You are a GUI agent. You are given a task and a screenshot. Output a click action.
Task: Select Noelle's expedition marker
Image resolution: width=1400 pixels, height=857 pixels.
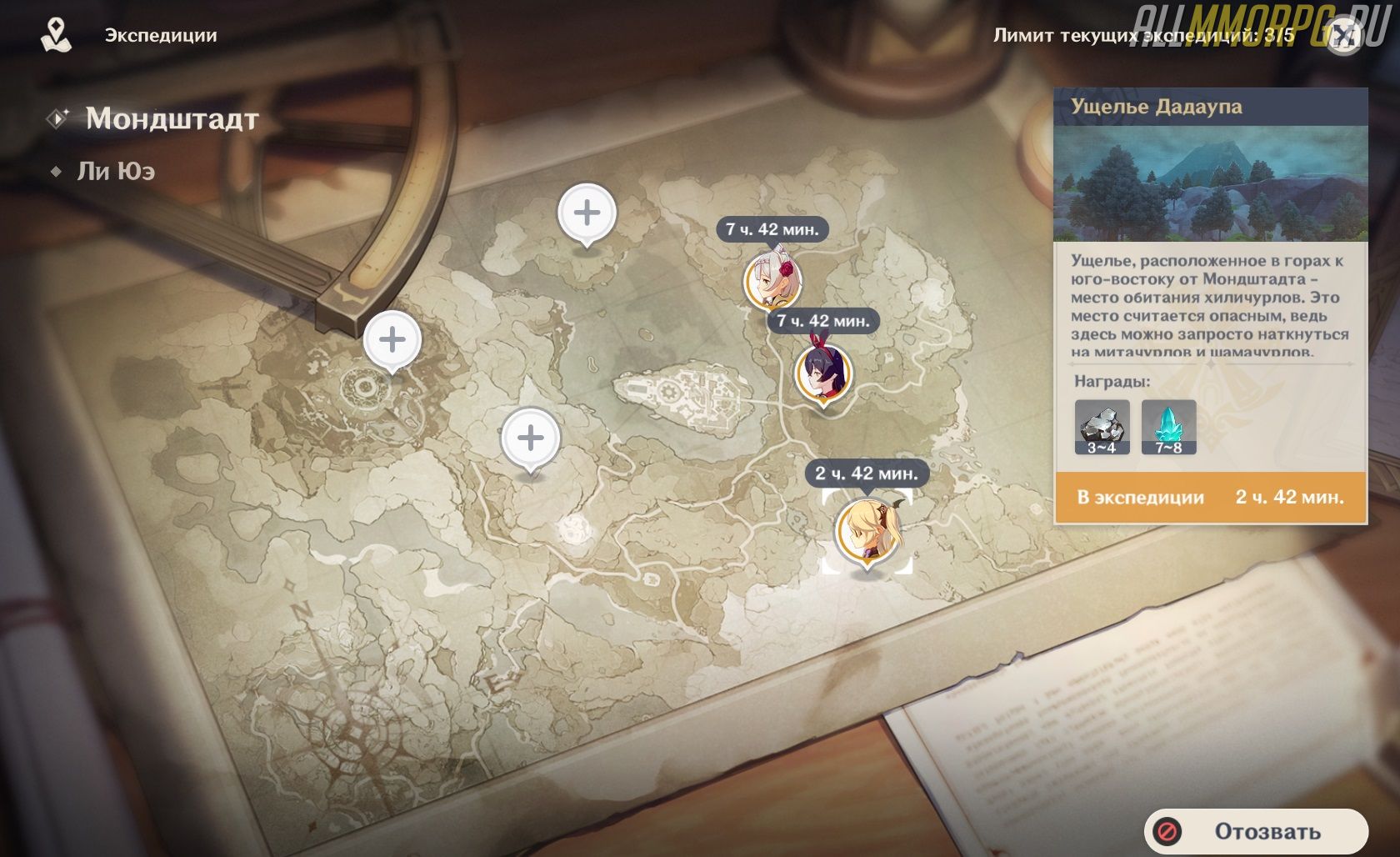[x=771, y=279]
